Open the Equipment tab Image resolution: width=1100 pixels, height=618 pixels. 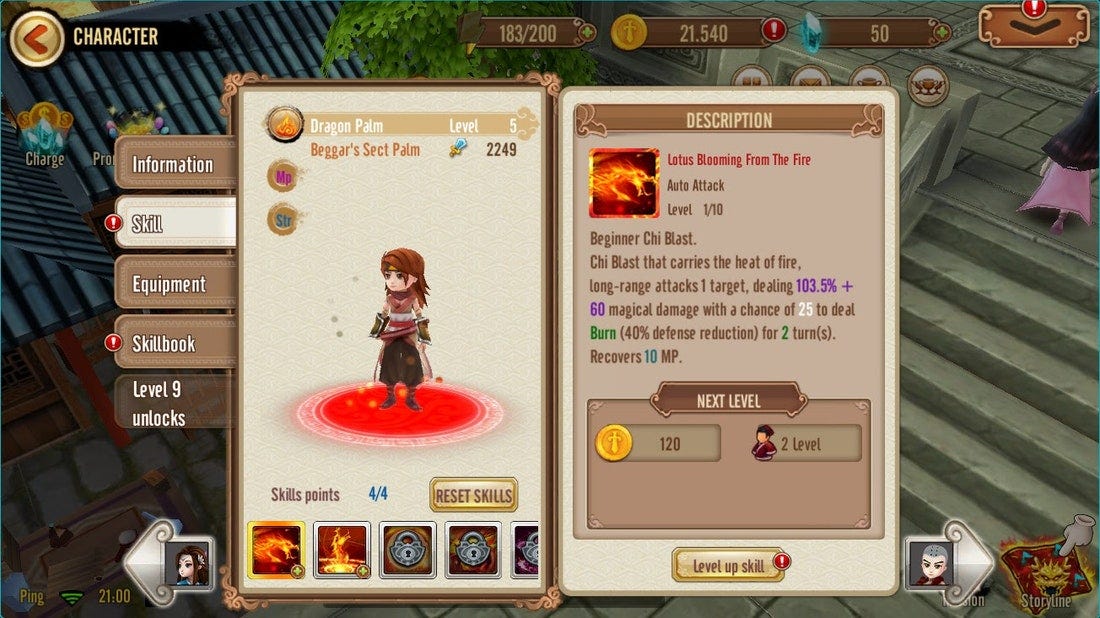click(x=172, y=284)
